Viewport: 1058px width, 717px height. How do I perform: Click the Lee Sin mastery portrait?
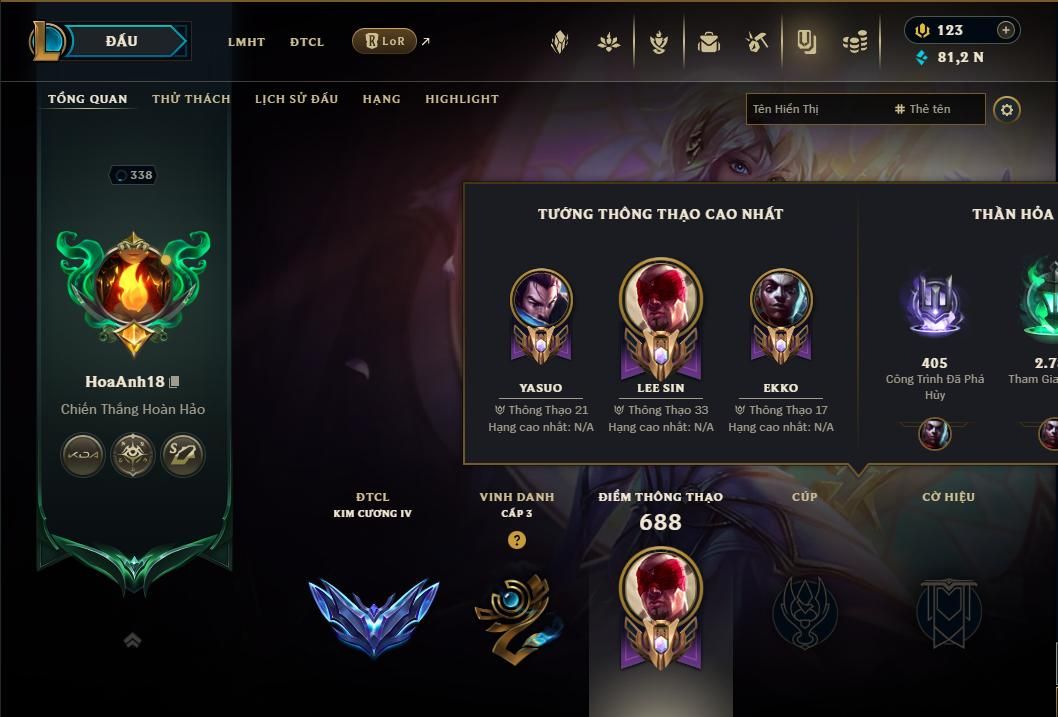pos(661,298)
